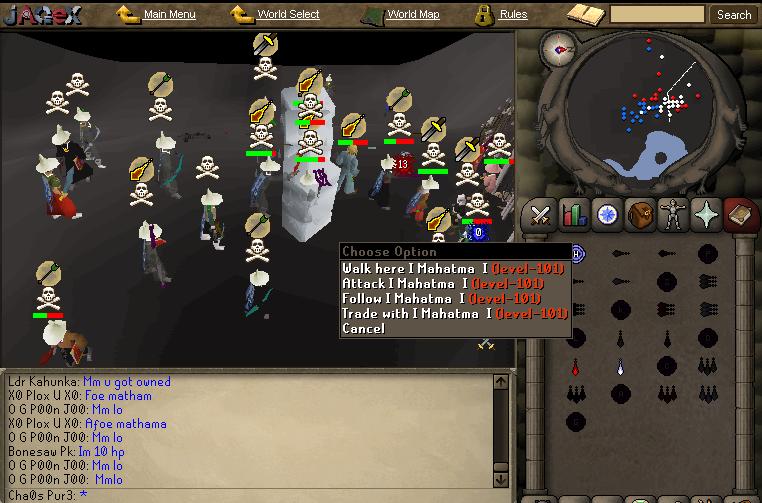Click the Search button
This screenshot has width=762, height=503.
click(734, 15)
